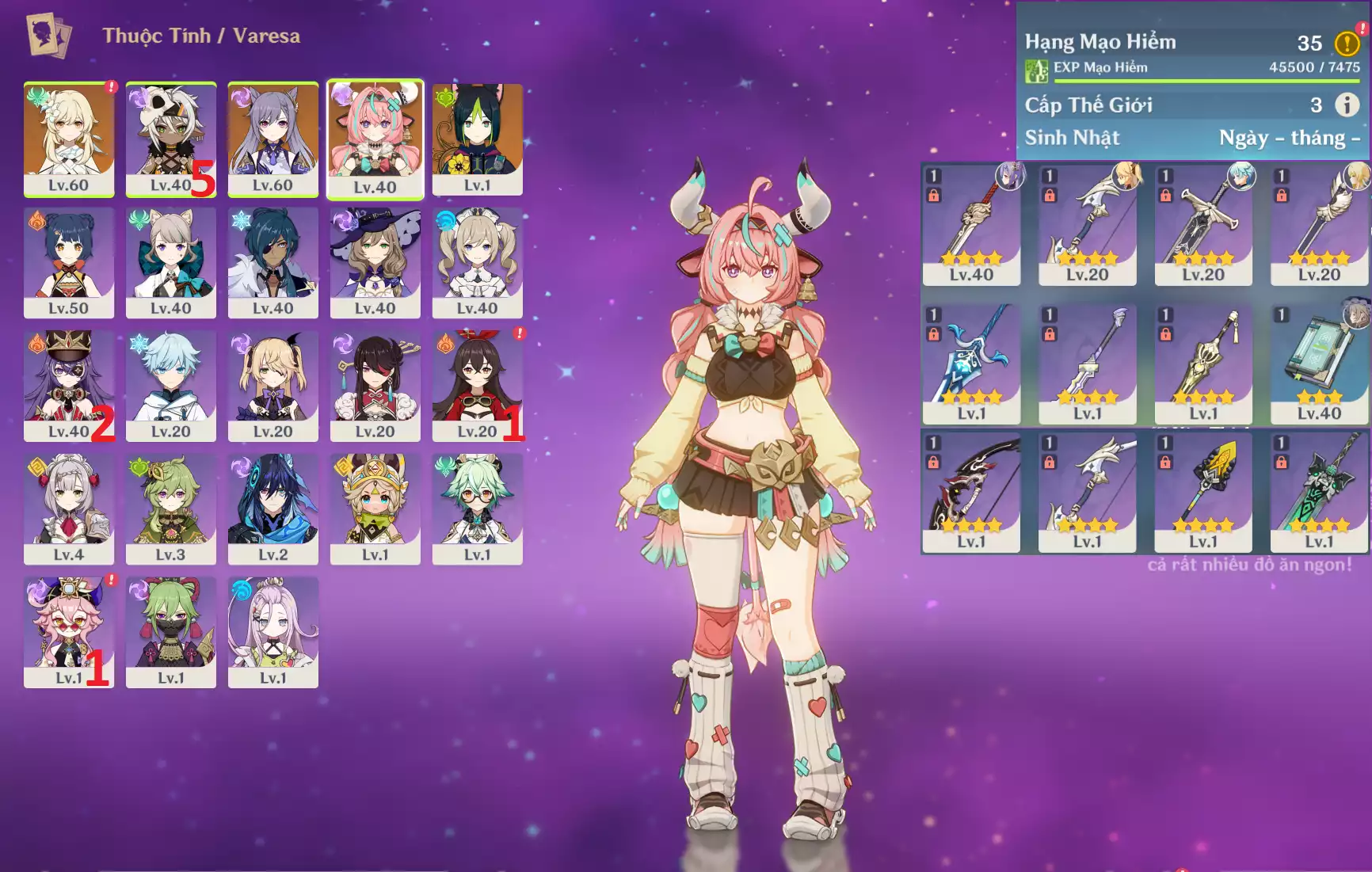Select the green book catalyst Lv.40
The height and width of the screenshot is (872, 1372).
tap(1319, 364)
